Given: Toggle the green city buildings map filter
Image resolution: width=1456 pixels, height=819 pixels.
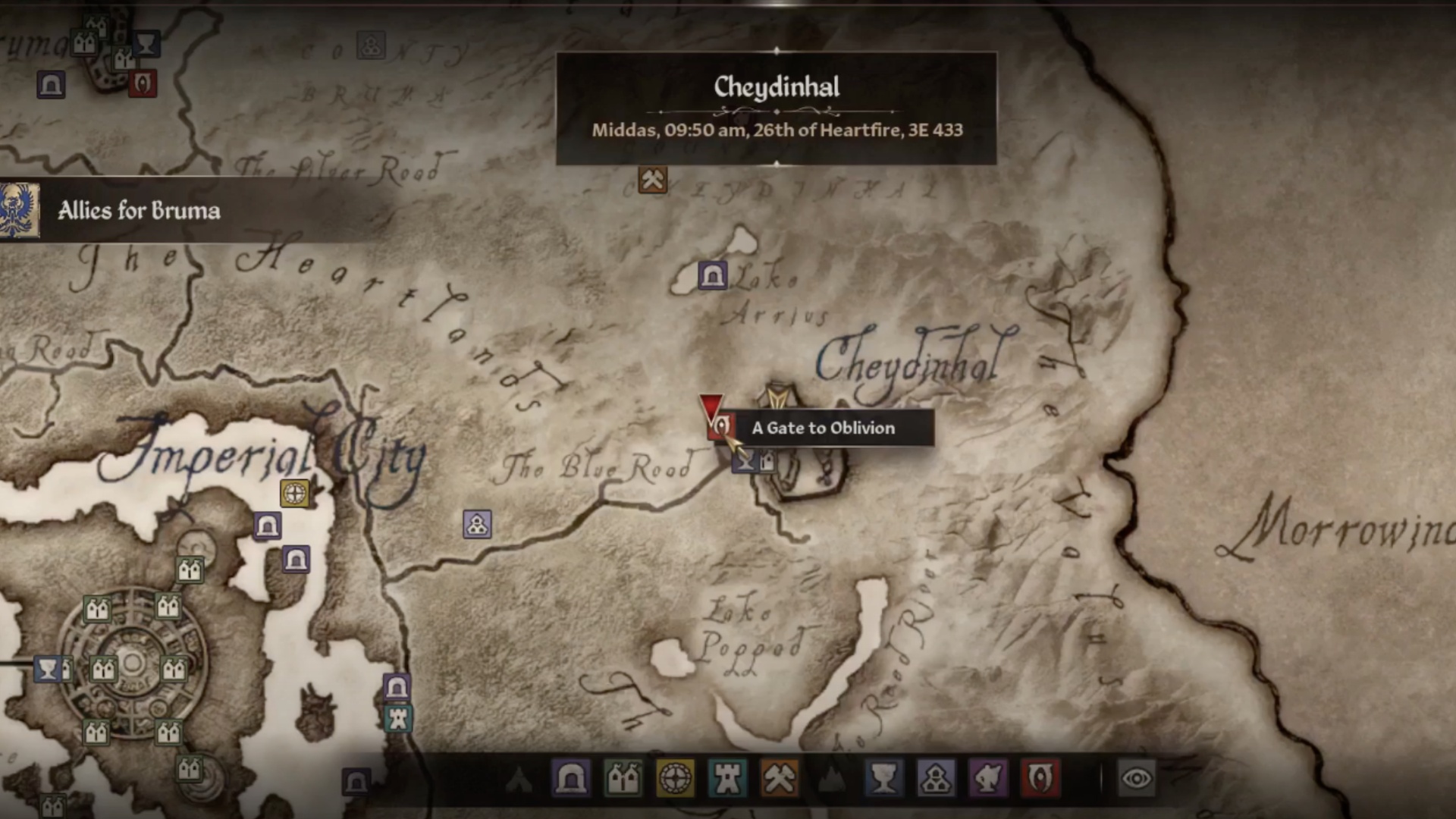Looking at the screenshot, I should coord(623,778).
